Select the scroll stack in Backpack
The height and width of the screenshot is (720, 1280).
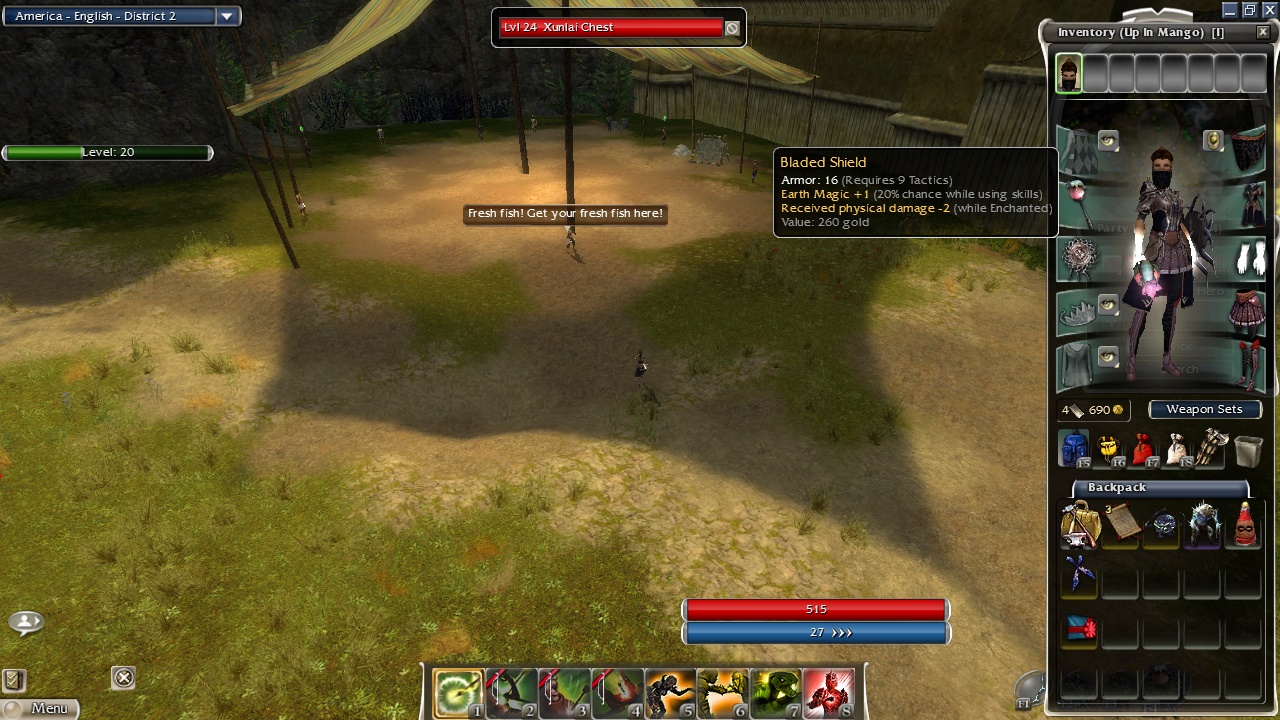1120,523
